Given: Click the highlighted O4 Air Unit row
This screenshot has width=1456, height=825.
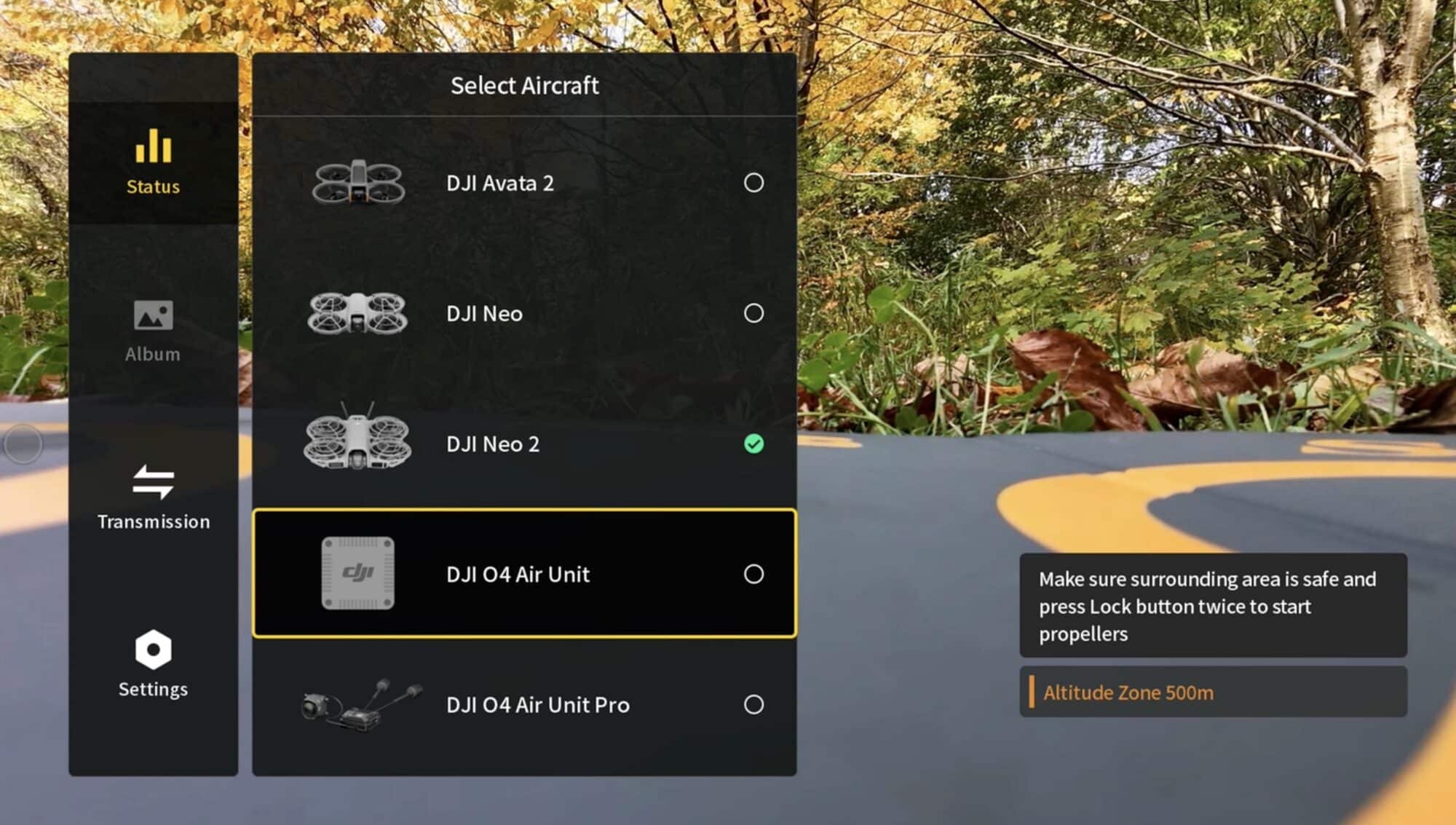Looking at the screenshot, I should 524,575.
